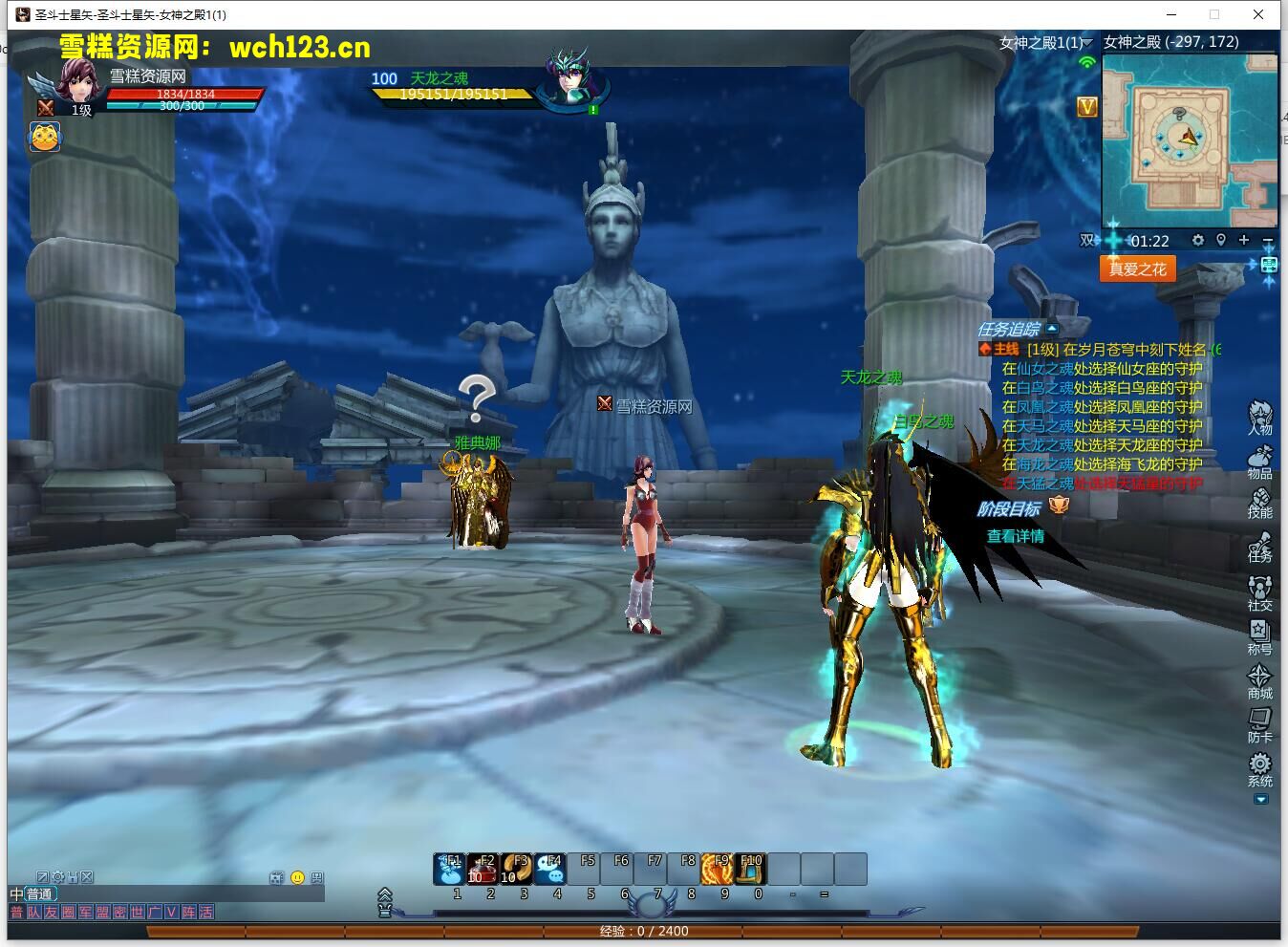Open the 物品 inventory bag
The height and width of the screenshot is (947, 1288).
click(x=1260, y=461)
